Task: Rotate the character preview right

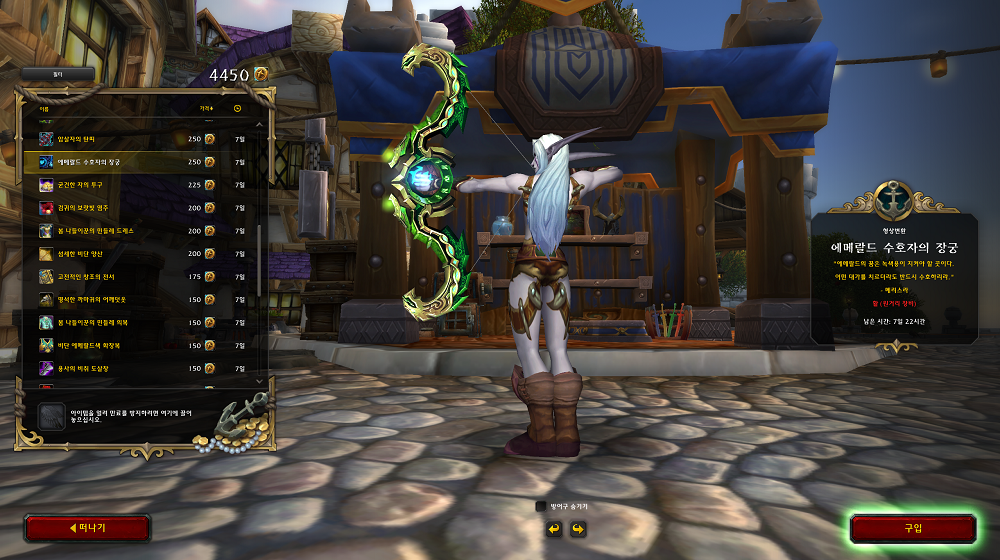Action: coord(577,528)
